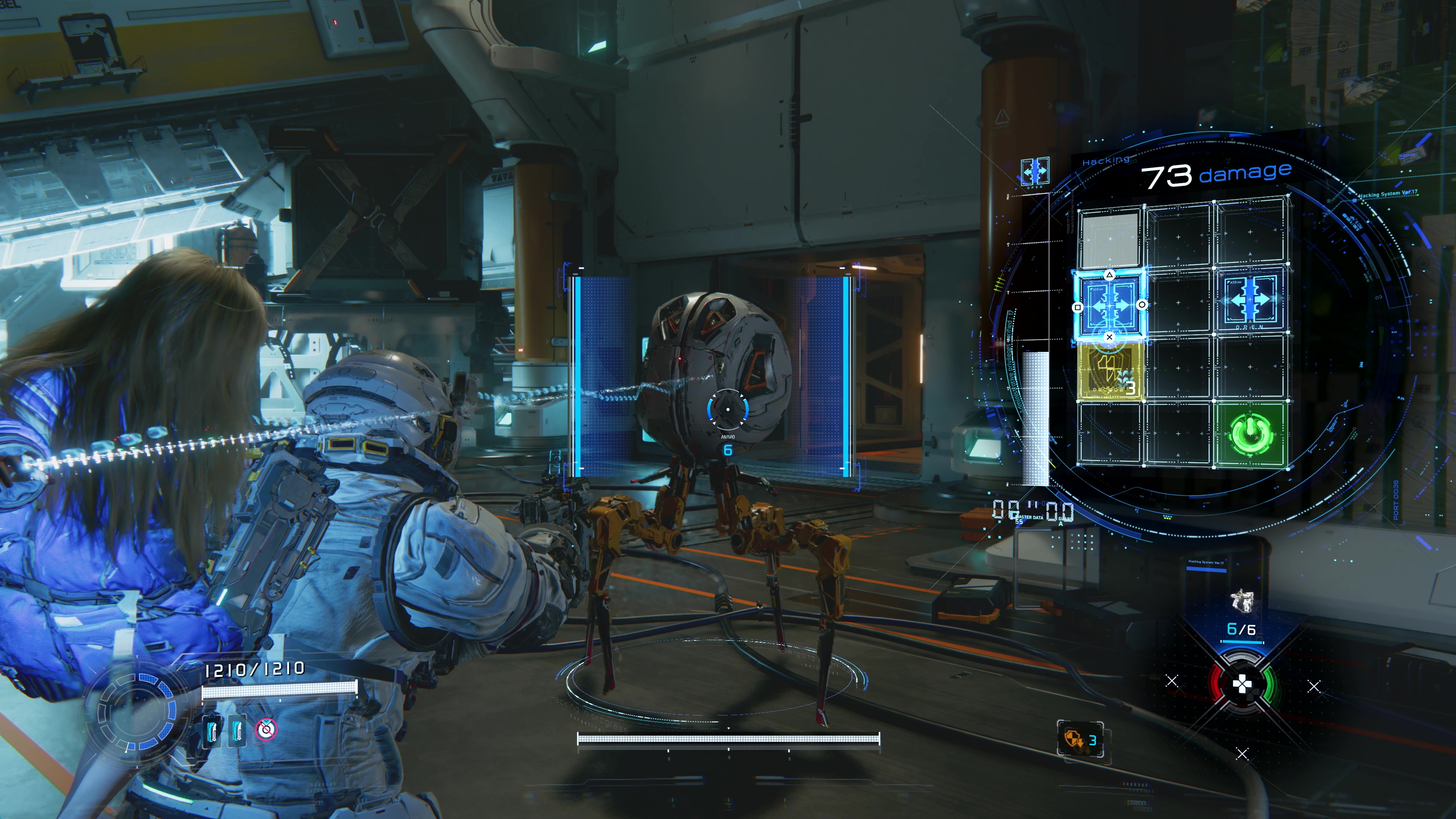
Task: Click the pink crossed-out circle status icon
Action: tap(266, 730)
